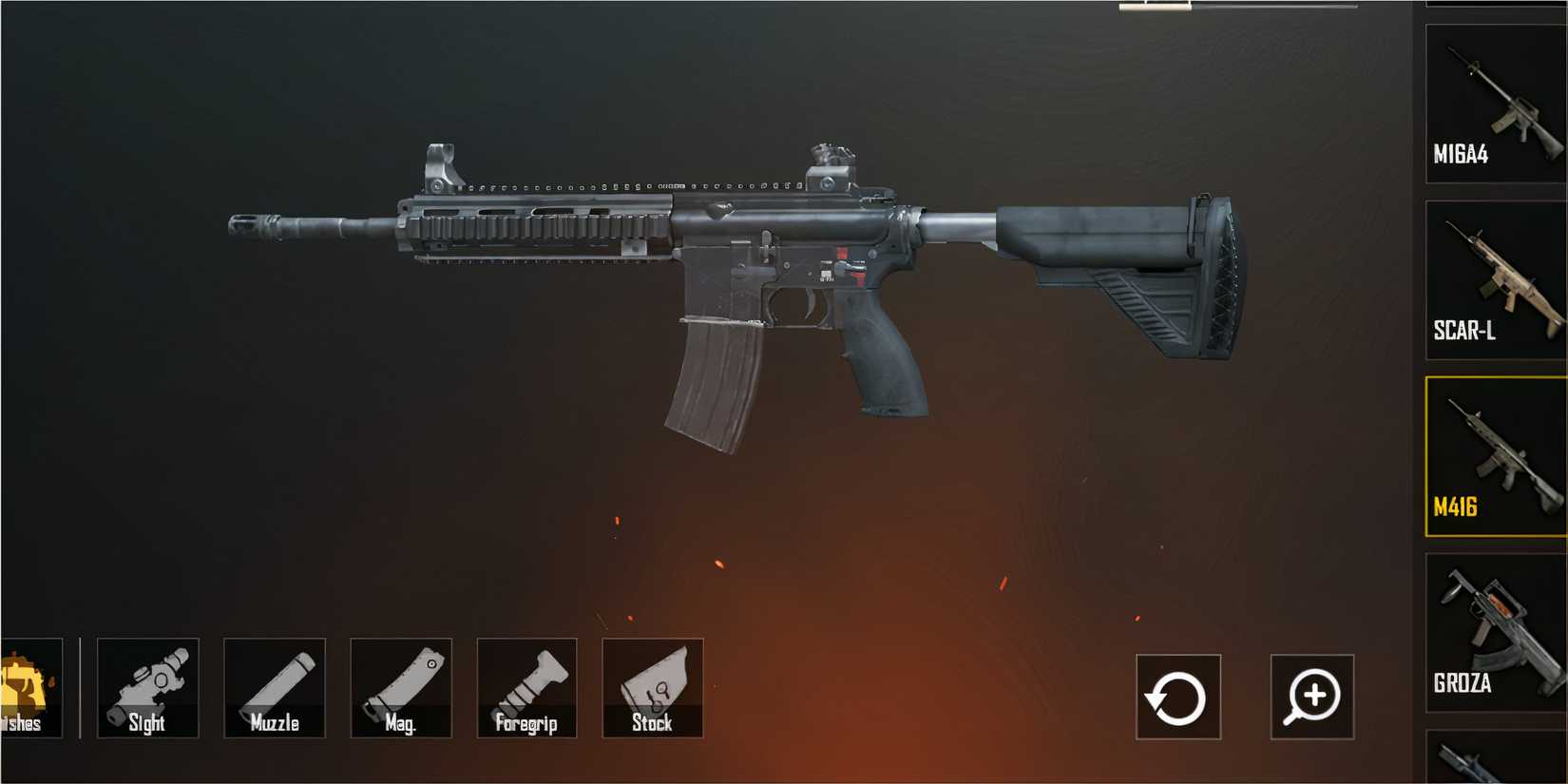Select the Stock attachment slot icon

653,686
